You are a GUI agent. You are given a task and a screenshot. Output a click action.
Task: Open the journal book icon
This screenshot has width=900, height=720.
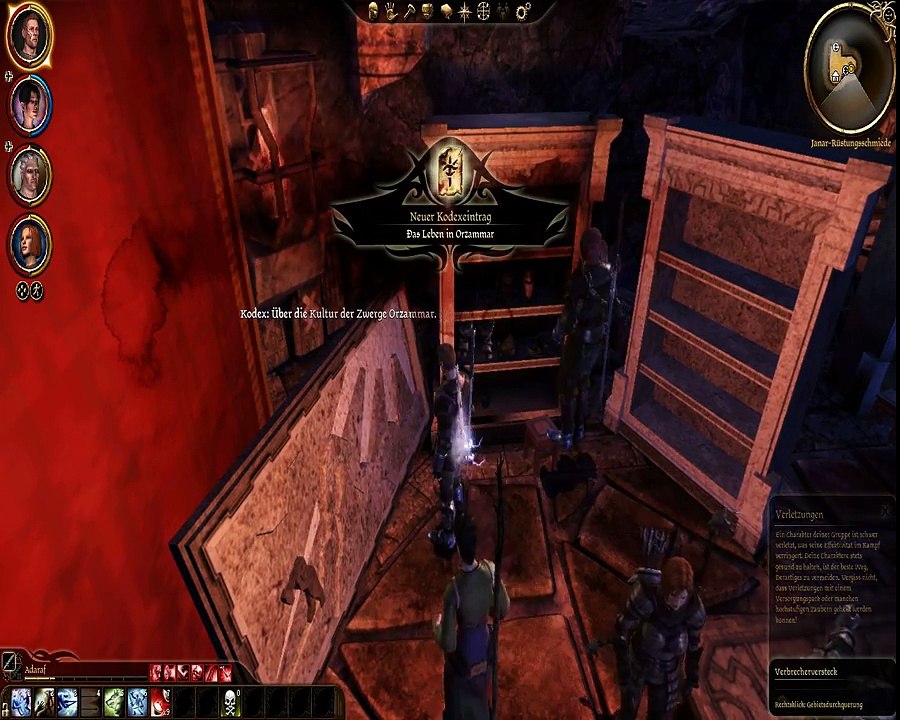click(x=445, y=11)
